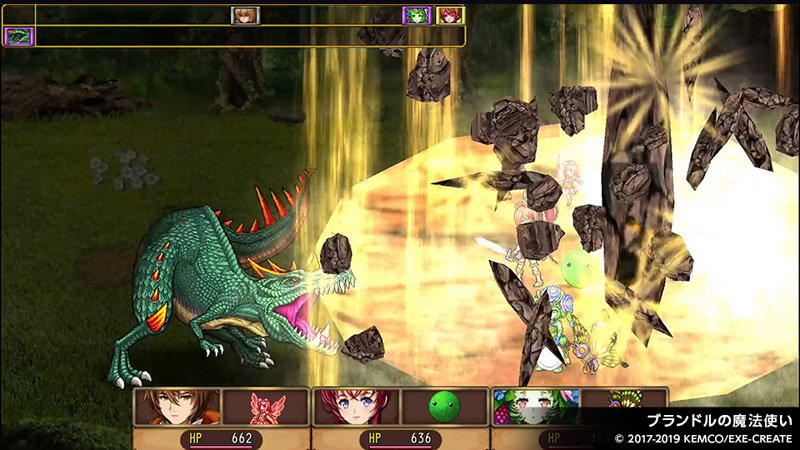Select the green dragon enemy turn icon

[19, 37]
